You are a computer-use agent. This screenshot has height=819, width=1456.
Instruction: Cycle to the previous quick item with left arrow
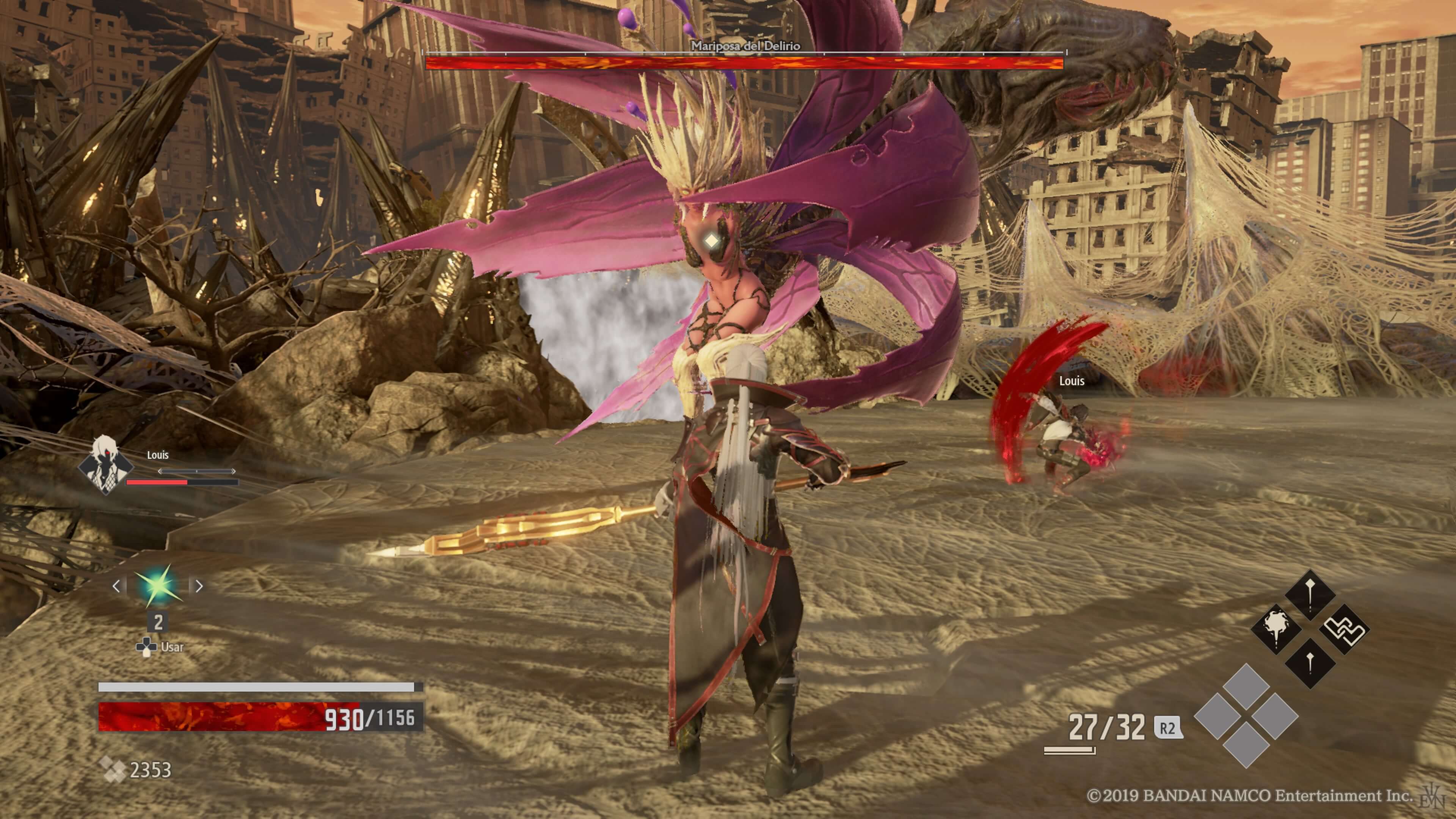click(117, 586)
